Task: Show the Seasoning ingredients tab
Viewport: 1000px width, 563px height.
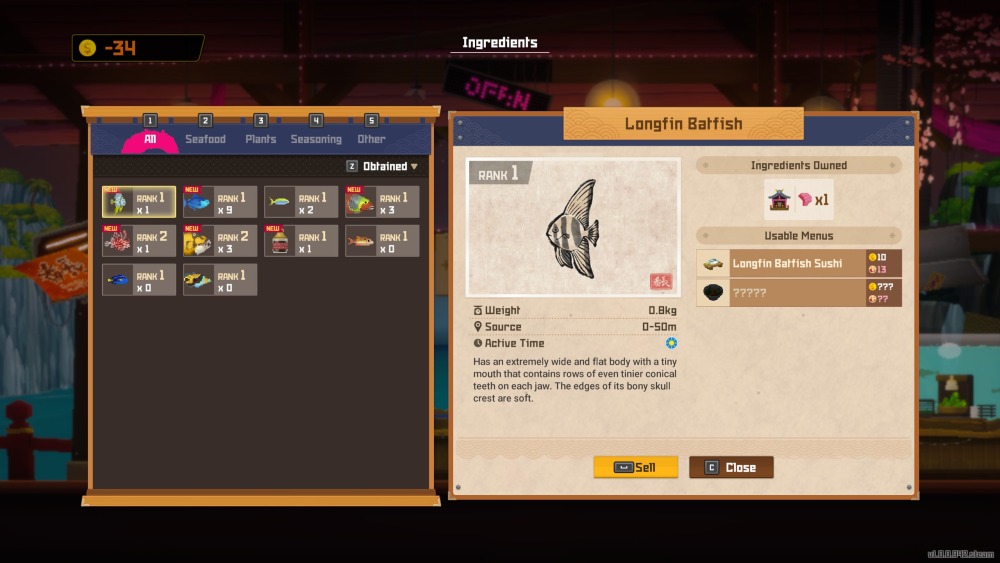Action: coord(316,139)
